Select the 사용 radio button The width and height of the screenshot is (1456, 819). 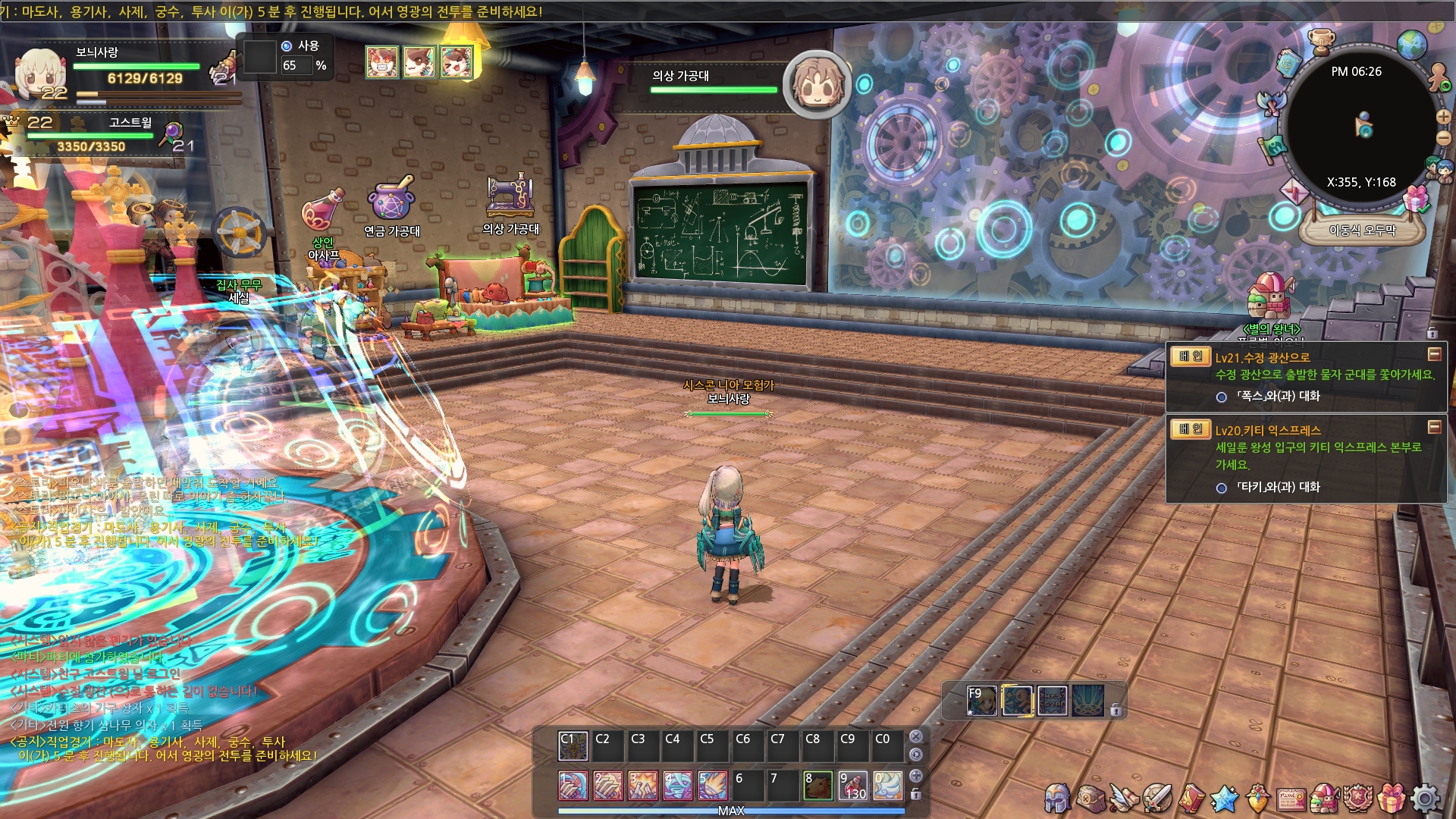coord(287,46)
